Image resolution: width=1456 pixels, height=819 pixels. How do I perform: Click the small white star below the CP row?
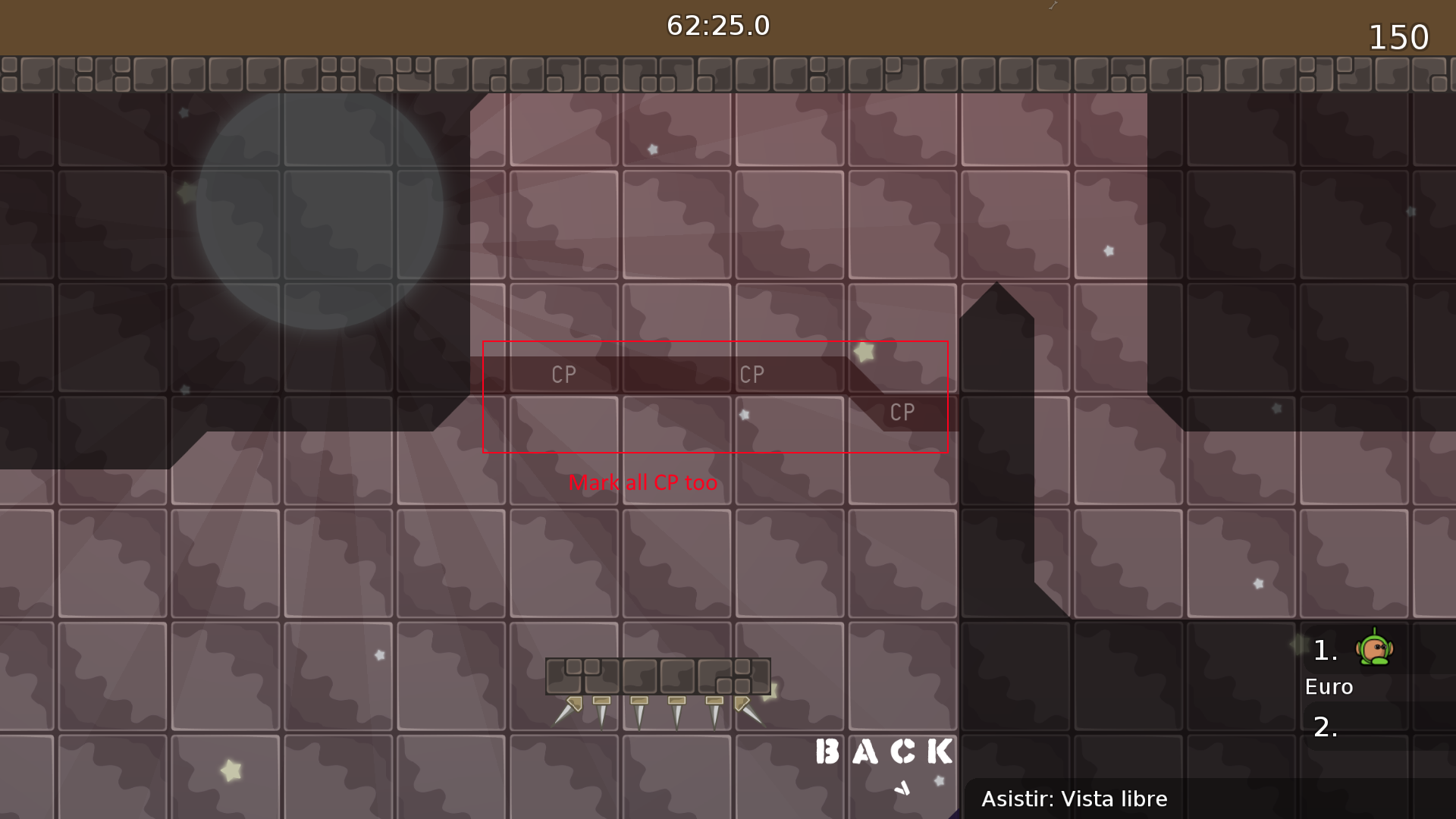[x=744, y=415]
